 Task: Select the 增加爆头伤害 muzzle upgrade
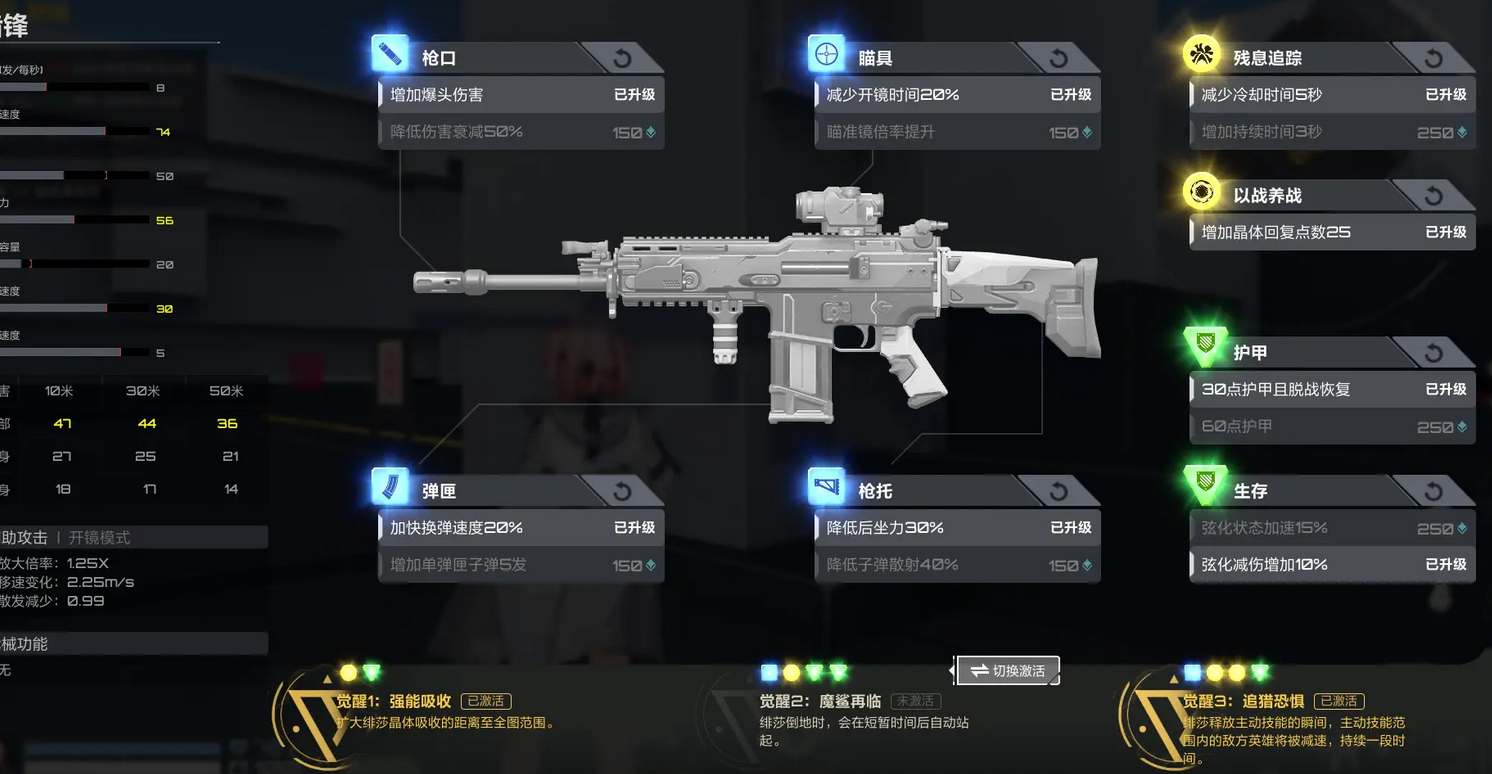pyautogui.click(x=520, y=95)
